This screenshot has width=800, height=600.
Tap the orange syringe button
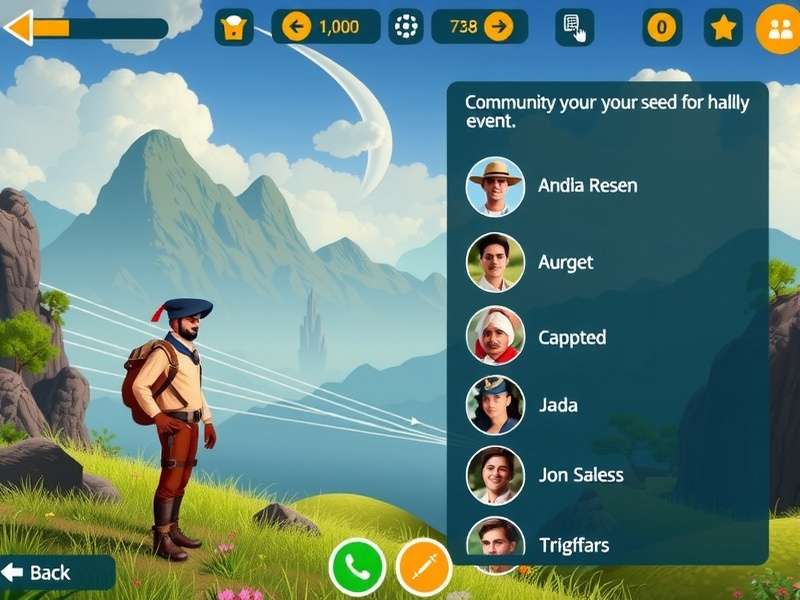[424, 567]
